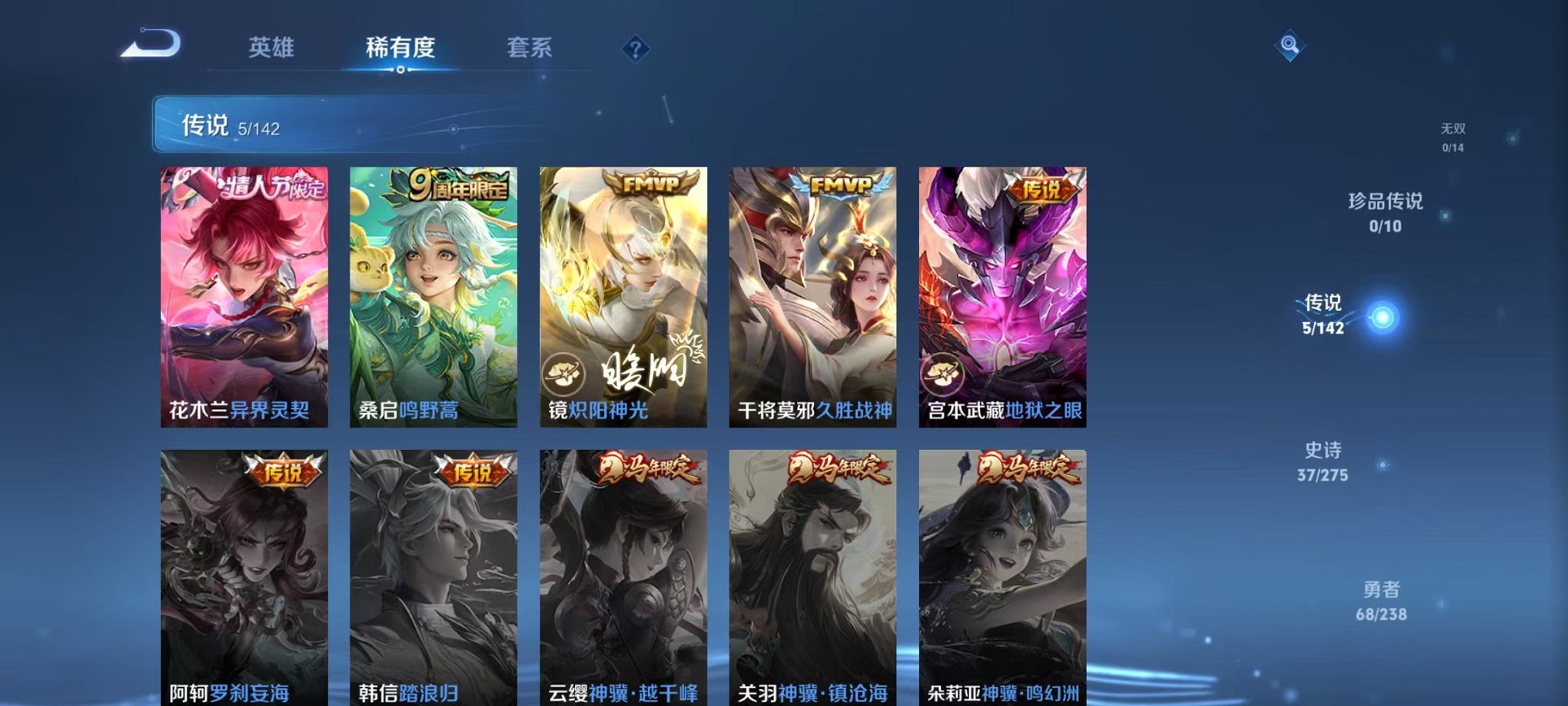Click the search magnifier icon in top-right
The width and height of the screenshot is (1568, 706).
coord(1288,46)
